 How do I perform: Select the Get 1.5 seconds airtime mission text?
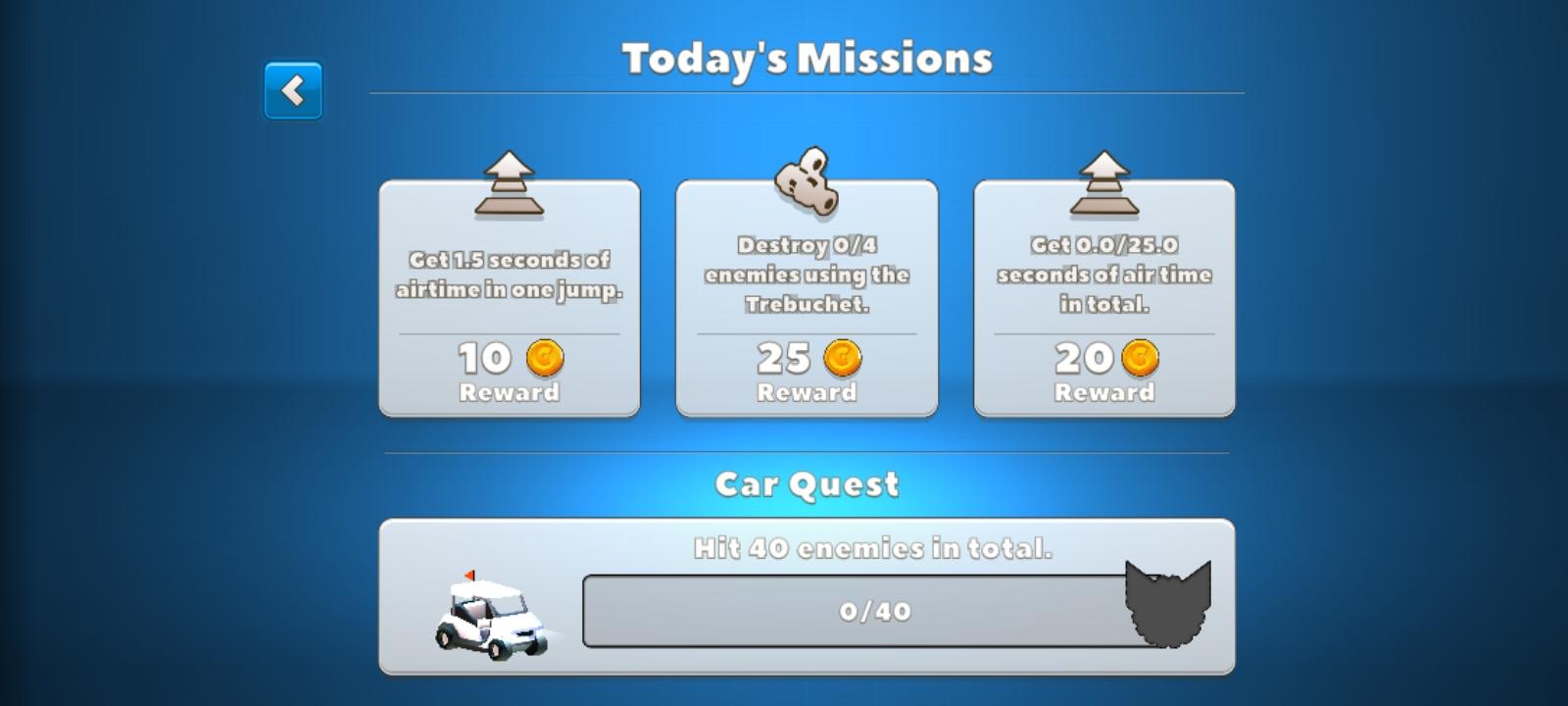click(x=508, y=276)
